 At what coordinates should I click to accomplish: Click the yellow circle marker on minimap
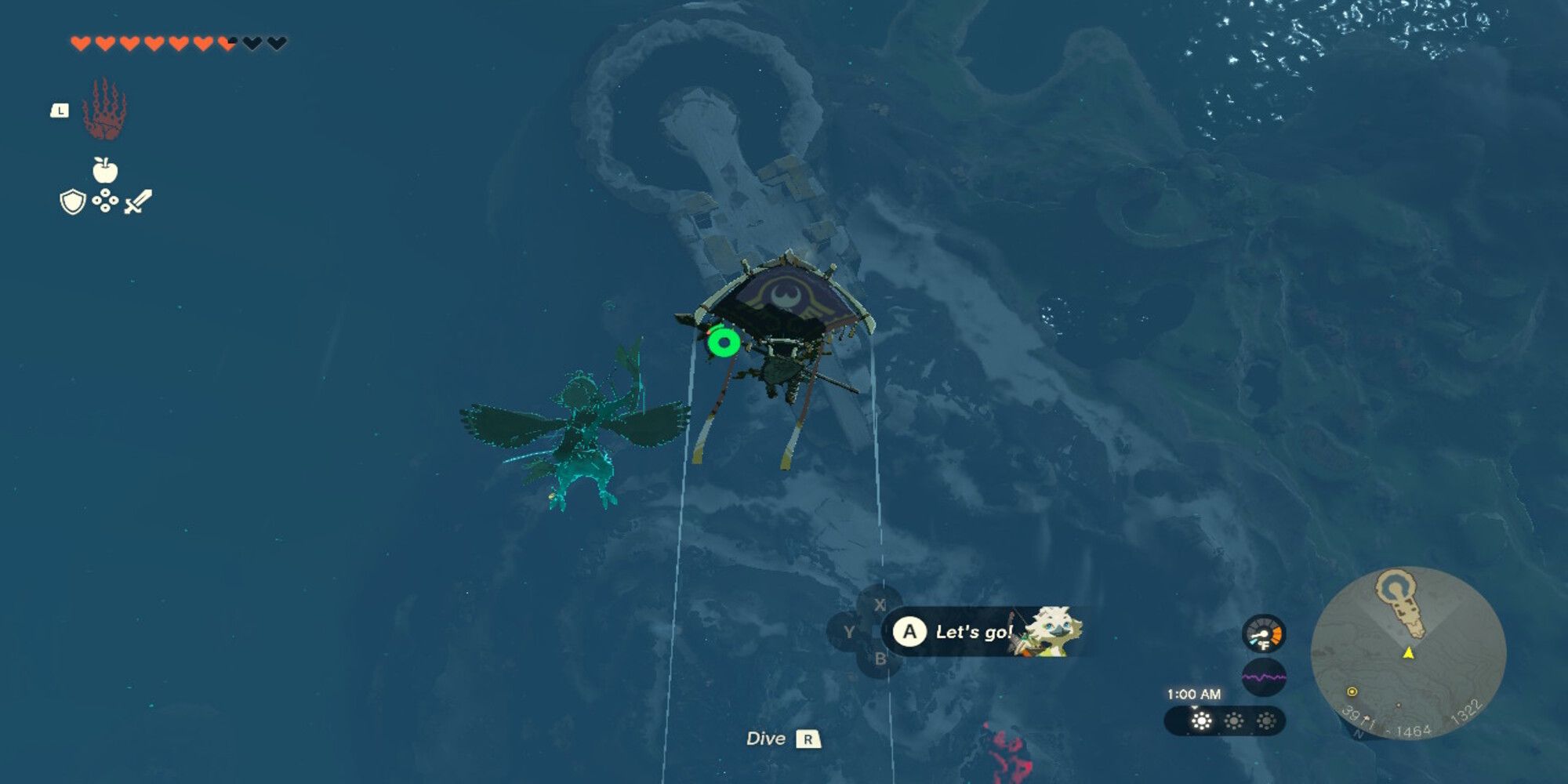[1352, 691]
